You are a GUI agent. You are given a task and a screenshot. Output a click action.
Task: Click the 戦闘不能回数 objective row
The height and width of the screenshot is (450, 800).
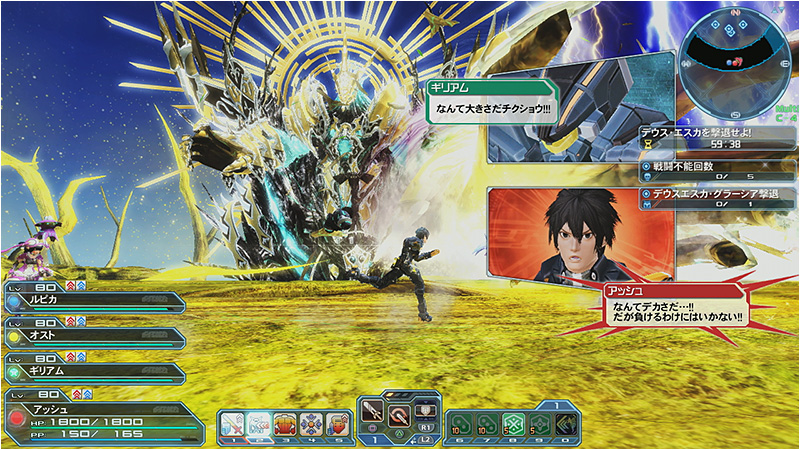[x=717, y=170]
